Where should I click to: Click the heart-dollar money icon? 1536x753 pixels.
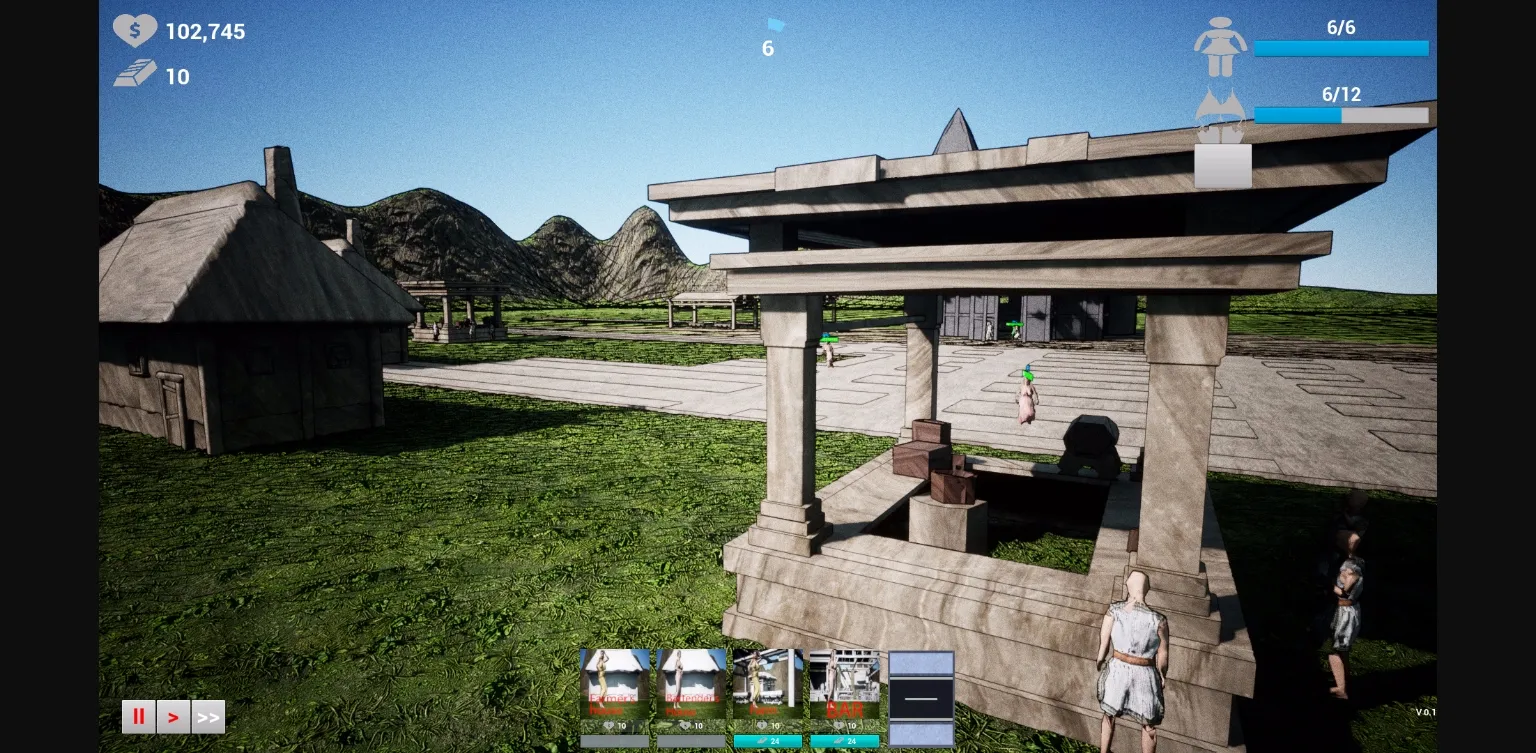[135, 30]
